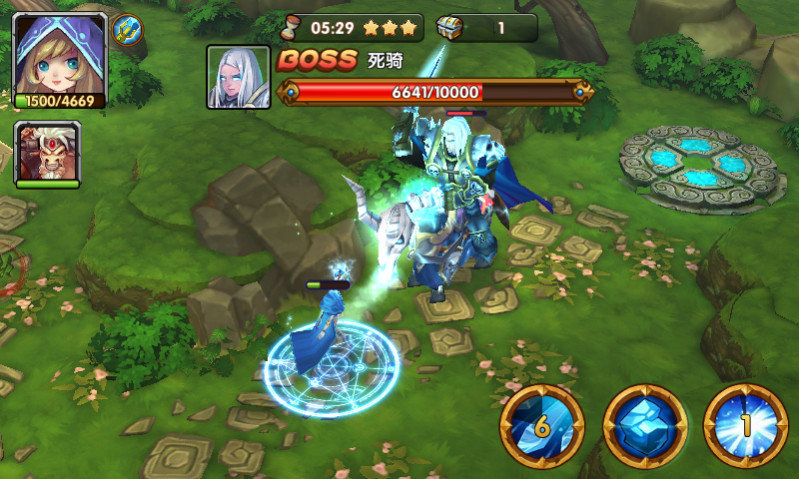Image resolution: width=799 pixels, height=479 pixels.
Task: Use the white burst skill marked 1
Action: pyautogui.click(x=745, y=427)
